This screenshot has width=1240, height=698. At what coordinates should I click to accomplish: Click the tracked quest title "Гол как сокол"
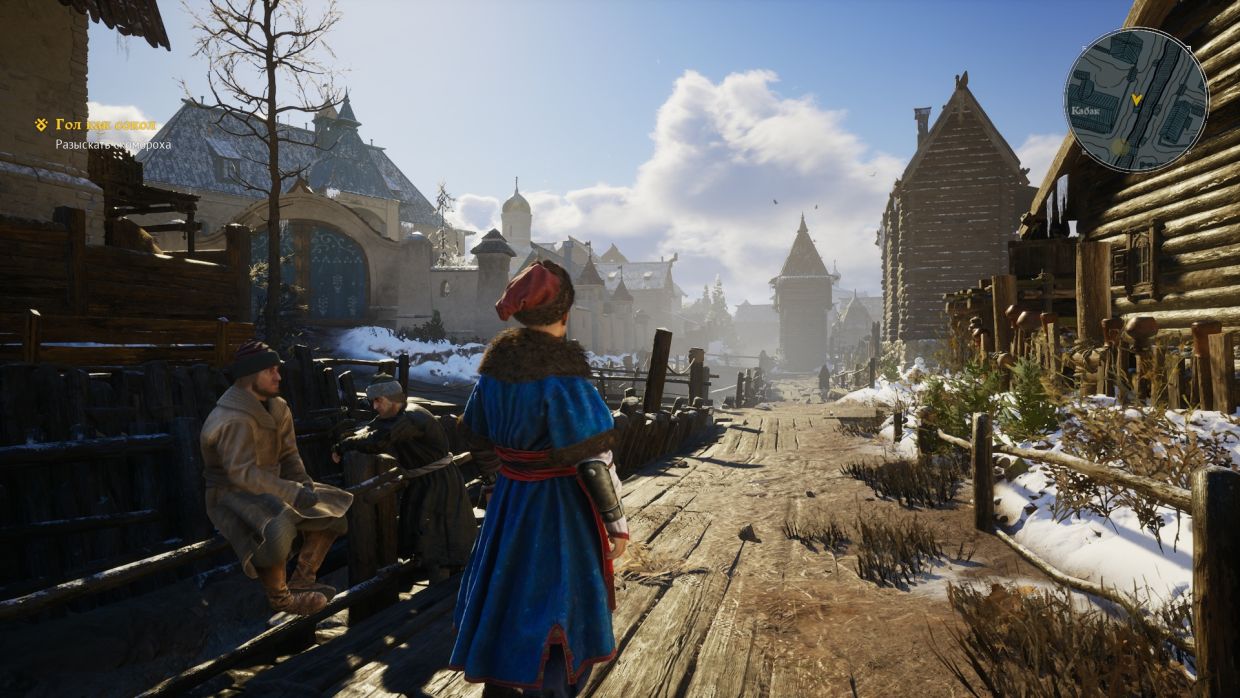tap(106, 125)
